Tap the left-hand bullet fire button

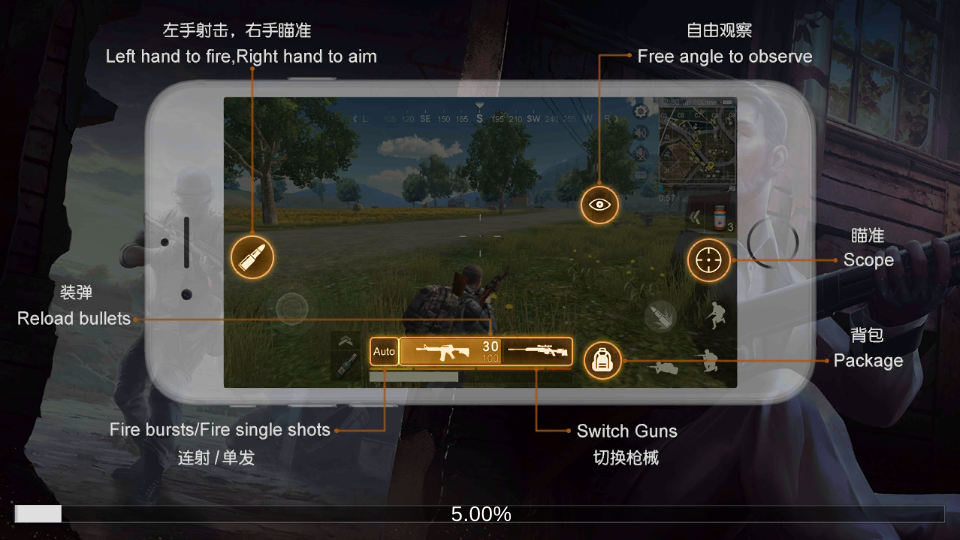pos(252,258)
